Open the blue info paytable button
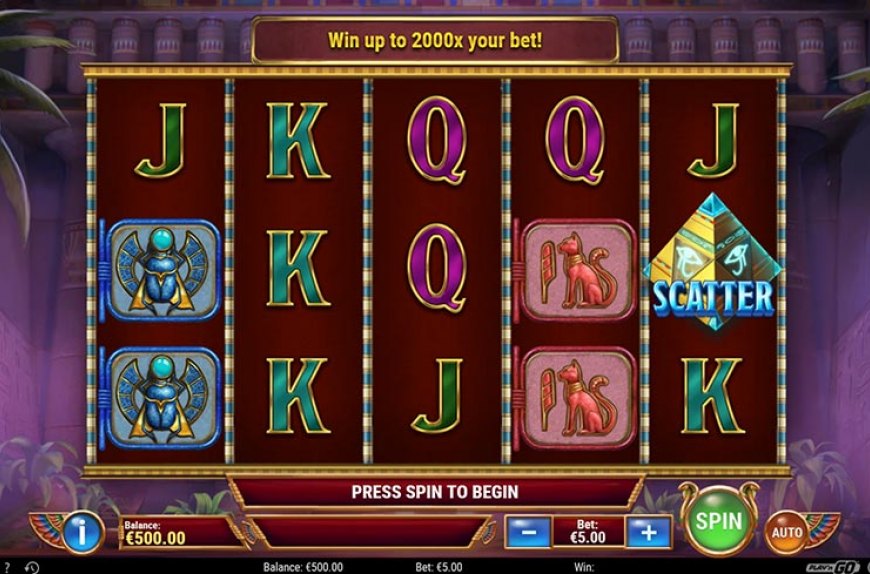Viewport: 870px width, 574px height. pos(83,531)
